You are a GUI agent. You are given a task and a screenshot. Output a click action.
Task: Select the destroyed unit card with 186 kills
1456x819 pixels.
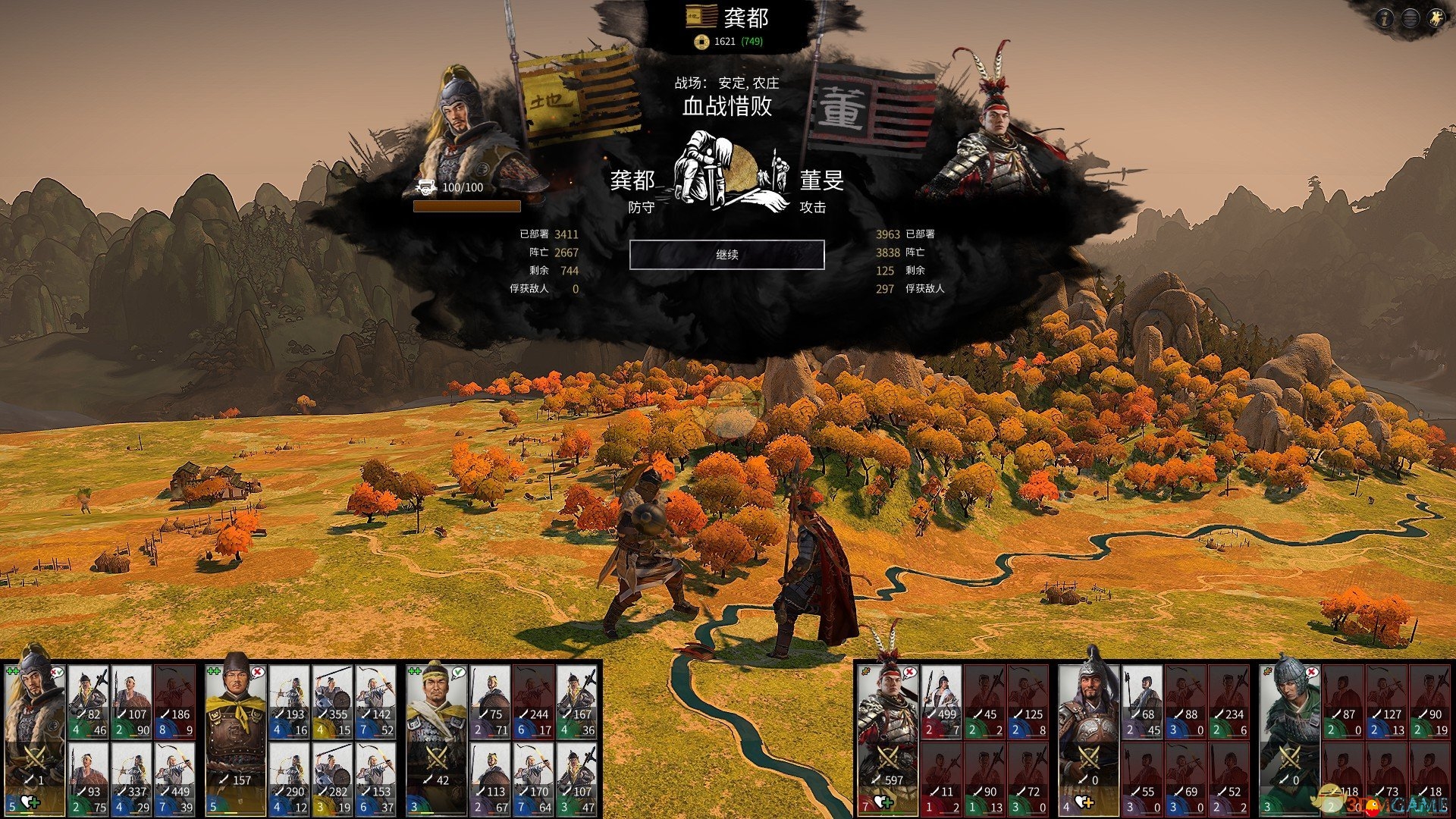point(174,701)
